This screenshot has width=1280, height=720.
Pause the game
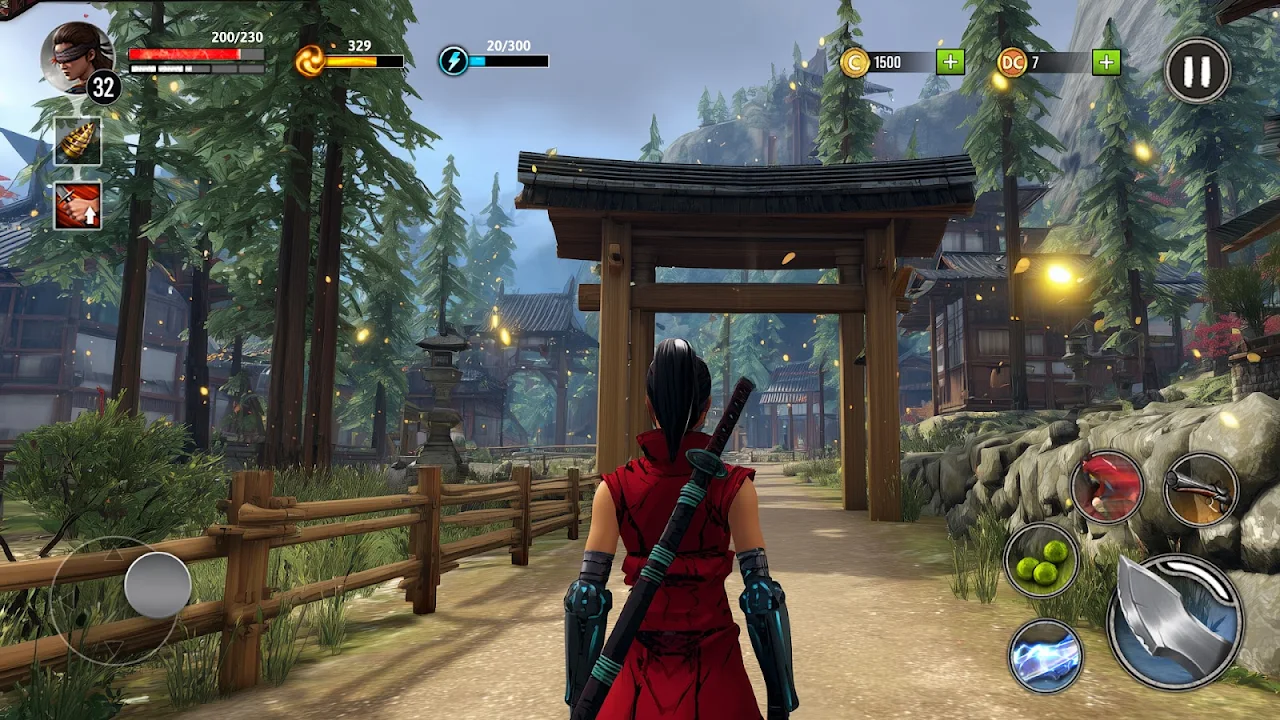coord(1197,70)
